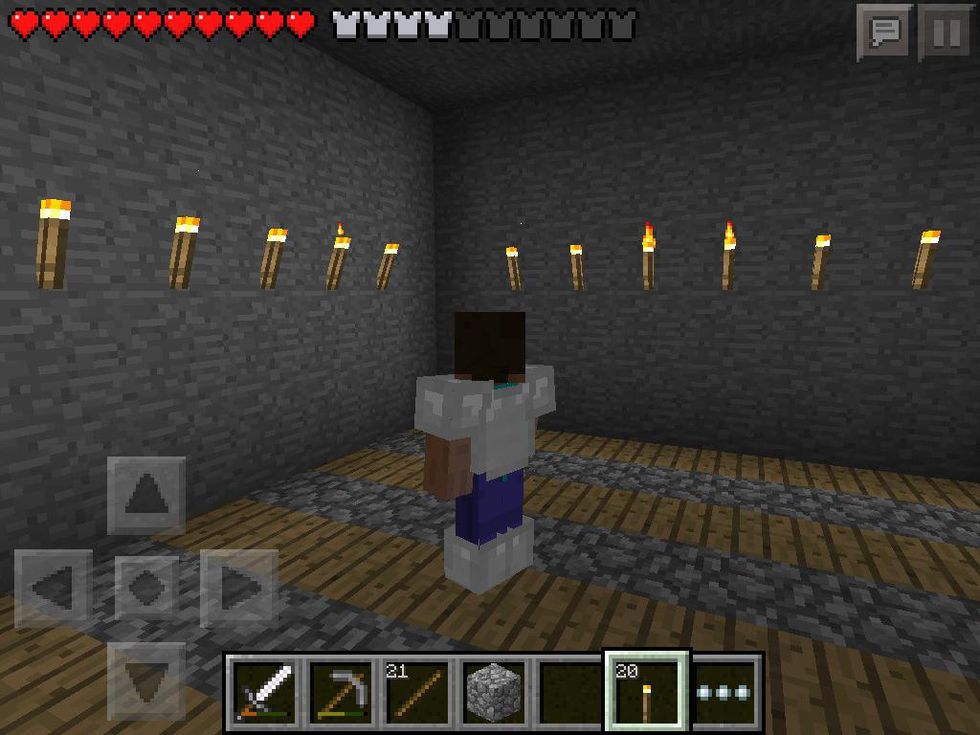Pick the torch slot with 20 torches
The height and width of the screenshot is (735, 980).
click(x=646, y=690)
